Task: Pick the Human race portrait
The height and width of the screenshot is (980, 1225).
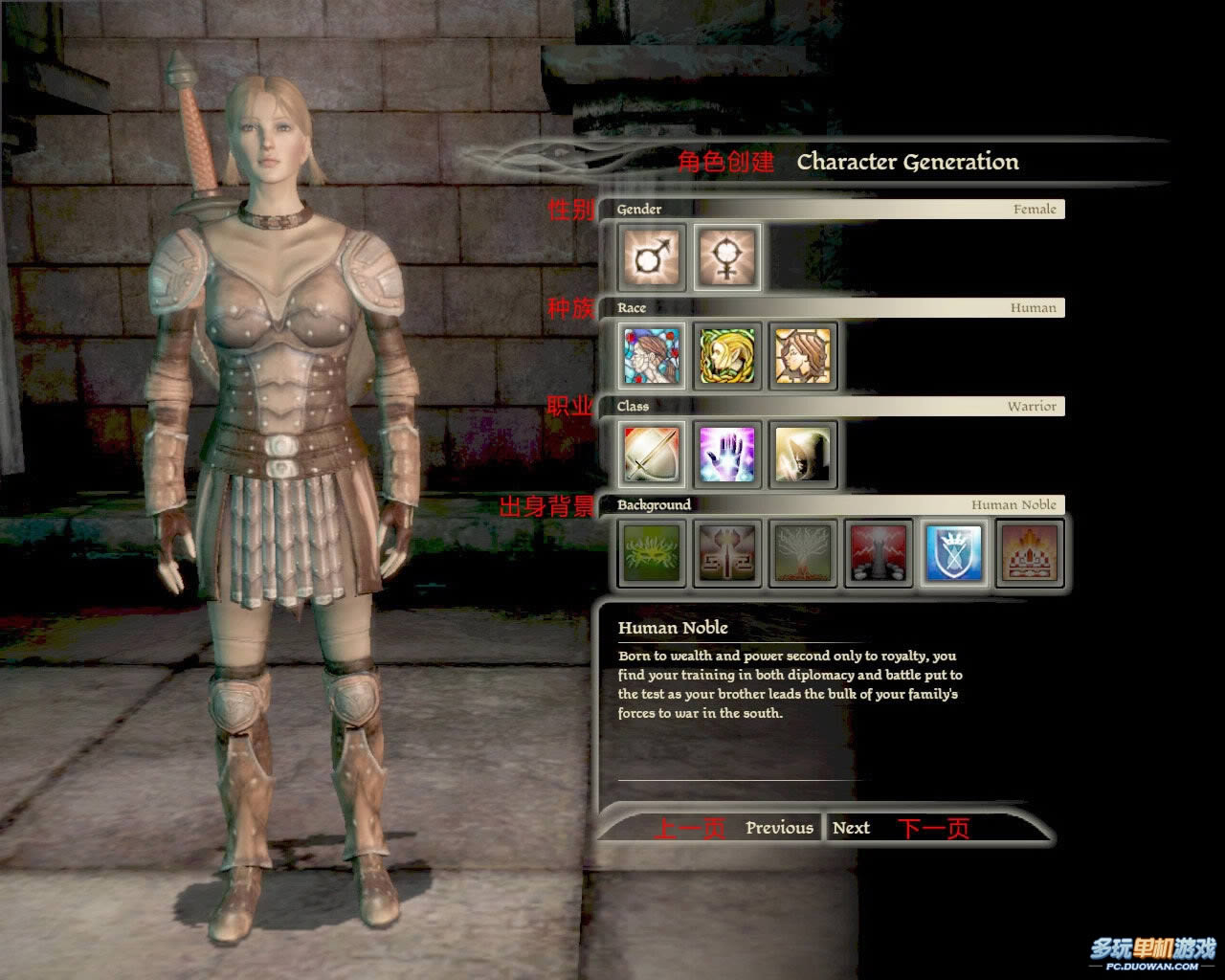Action: pos(652,356)
